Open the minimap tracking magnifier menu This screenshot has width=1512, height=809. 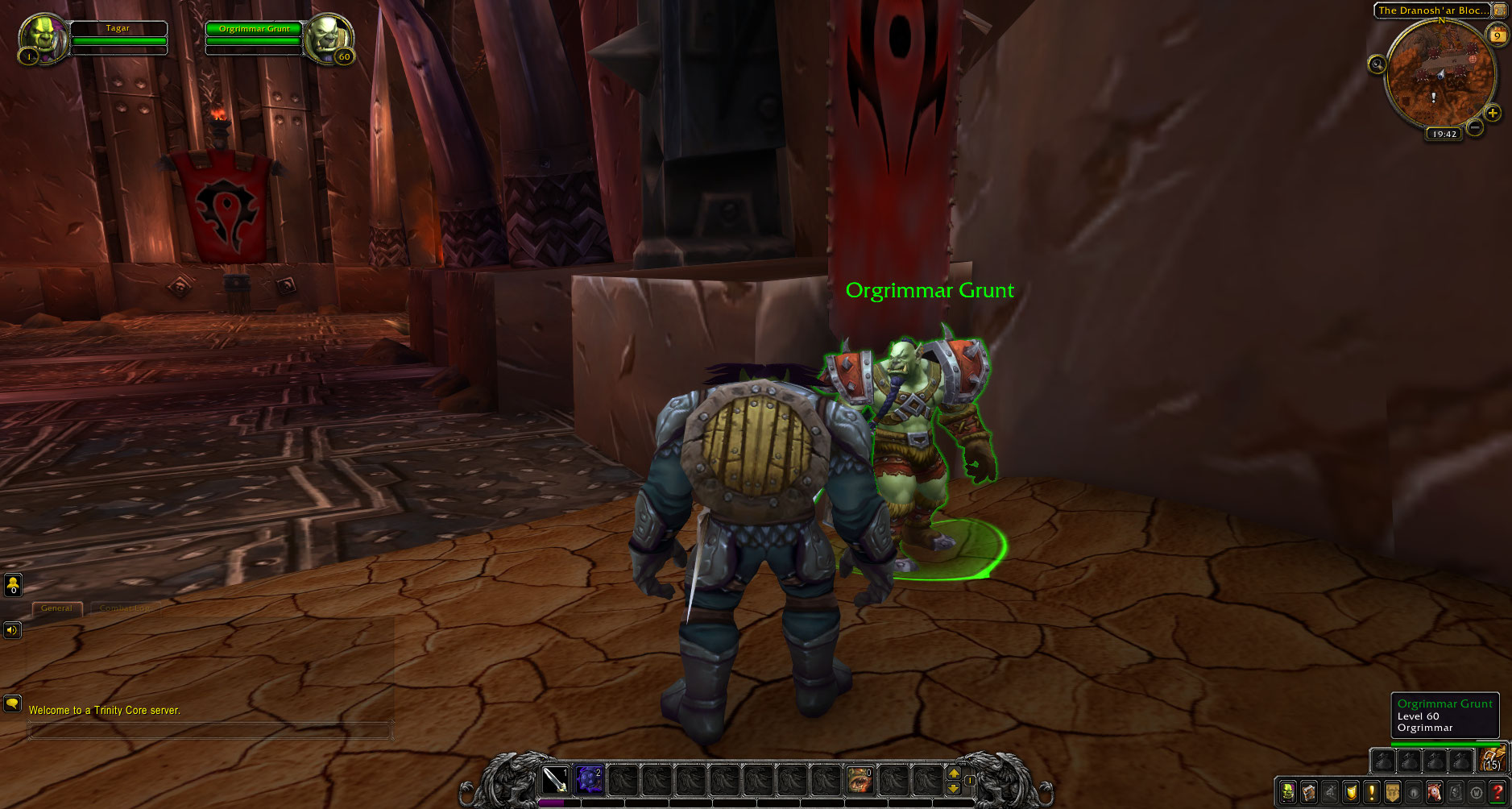coord(1377,64)
